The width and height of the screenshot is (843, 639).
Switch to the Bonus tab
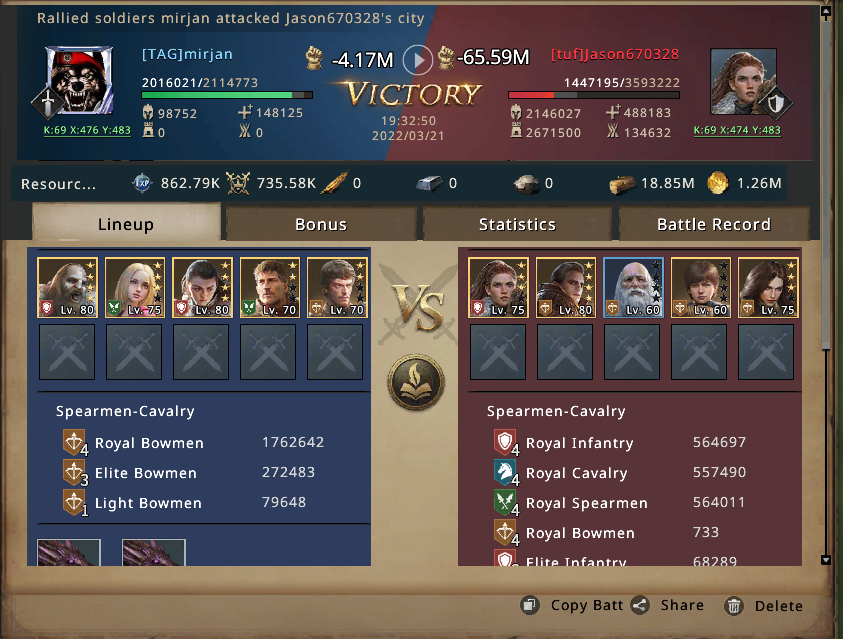(320, 224)
